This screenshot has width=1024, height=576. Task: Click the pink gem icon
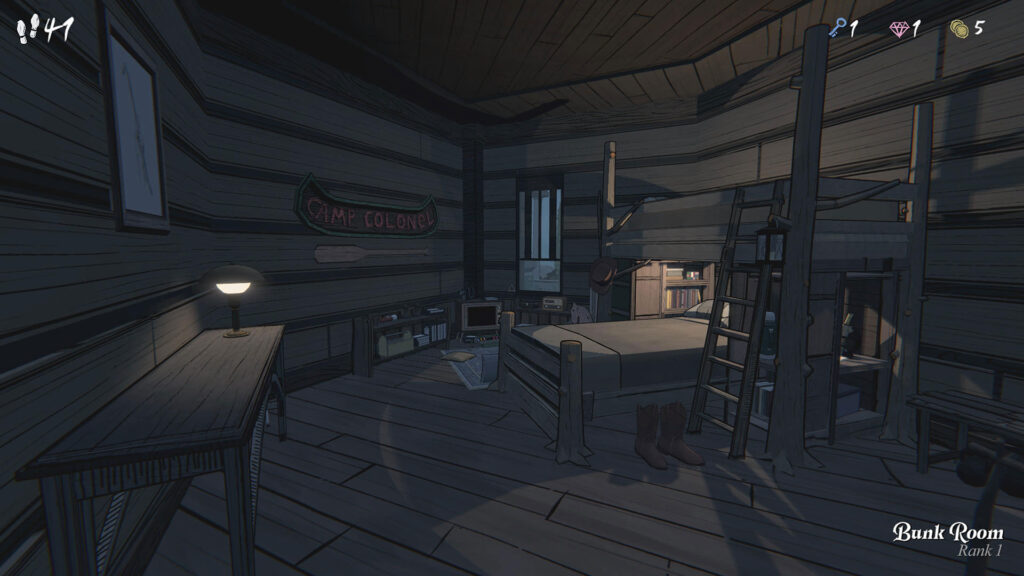click(898, 29)
